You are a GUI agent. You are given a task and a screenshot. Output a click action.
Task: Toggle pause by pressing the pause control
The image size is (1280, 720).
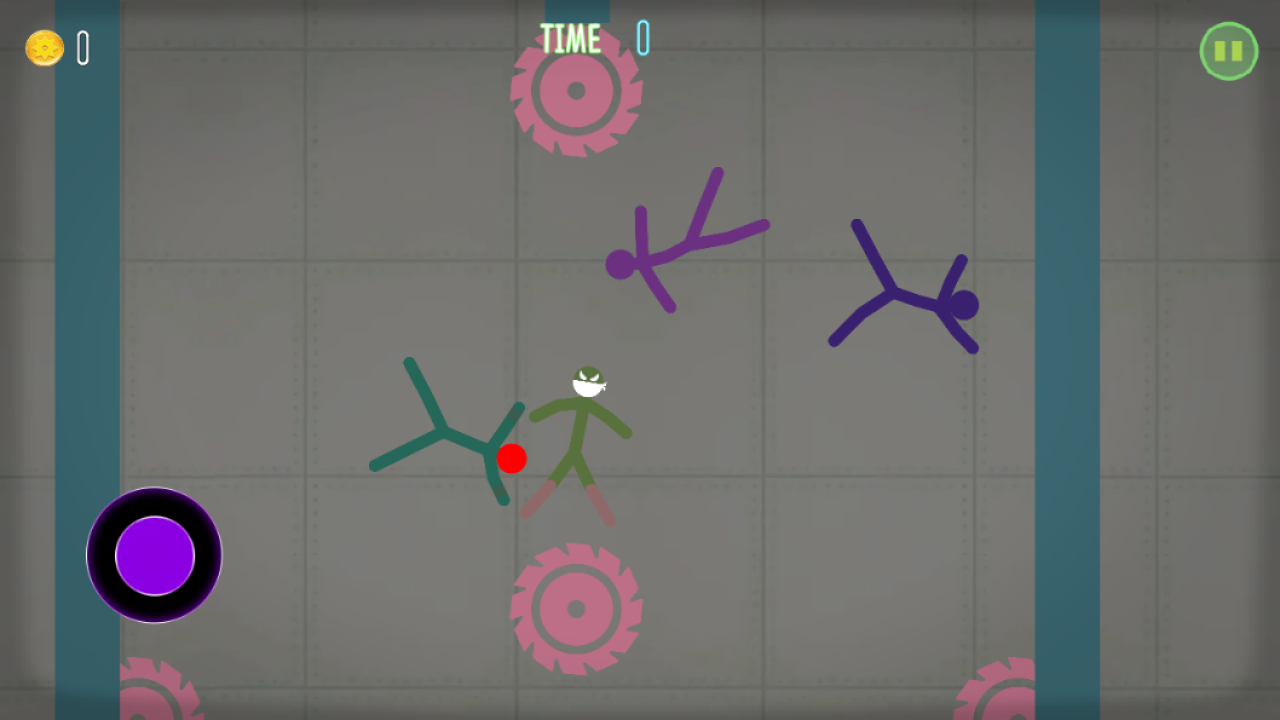1228,50
